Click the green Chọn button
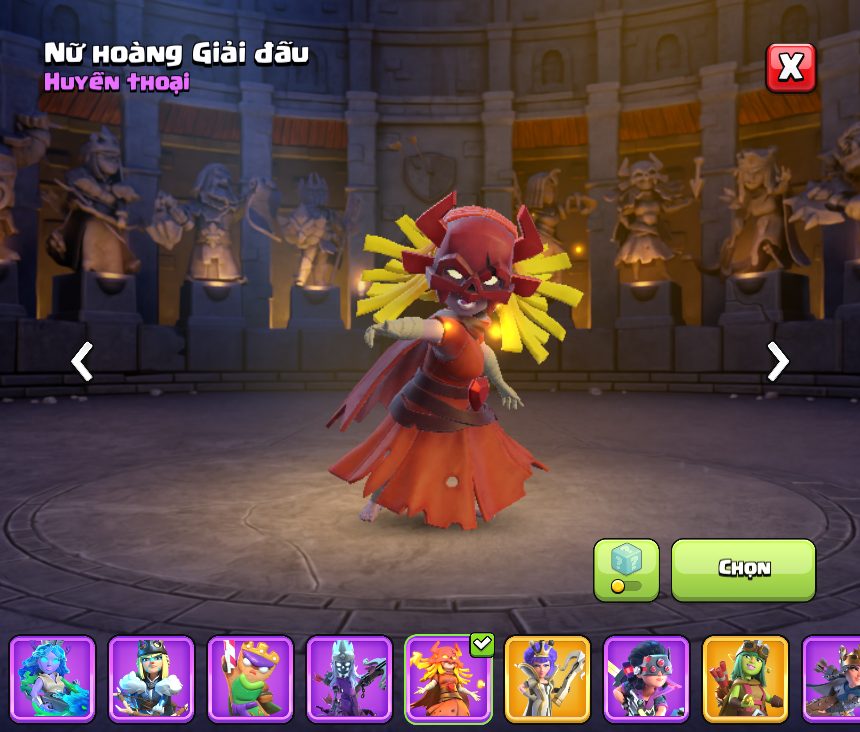Screen dimensions: 860x732 pos(743,569)
